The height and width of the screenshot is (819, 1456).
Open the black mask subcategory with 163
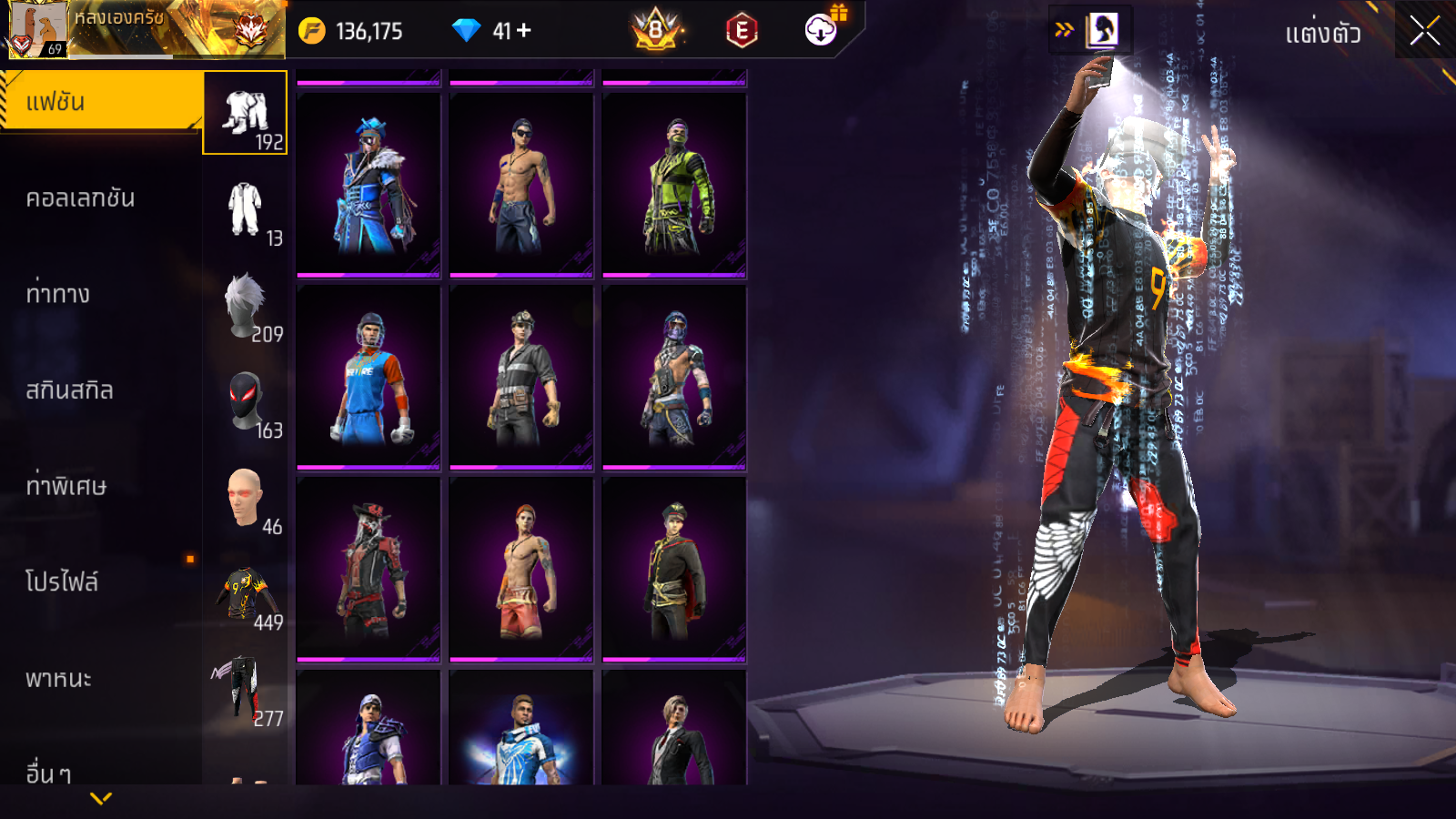(x=246, y=402)
